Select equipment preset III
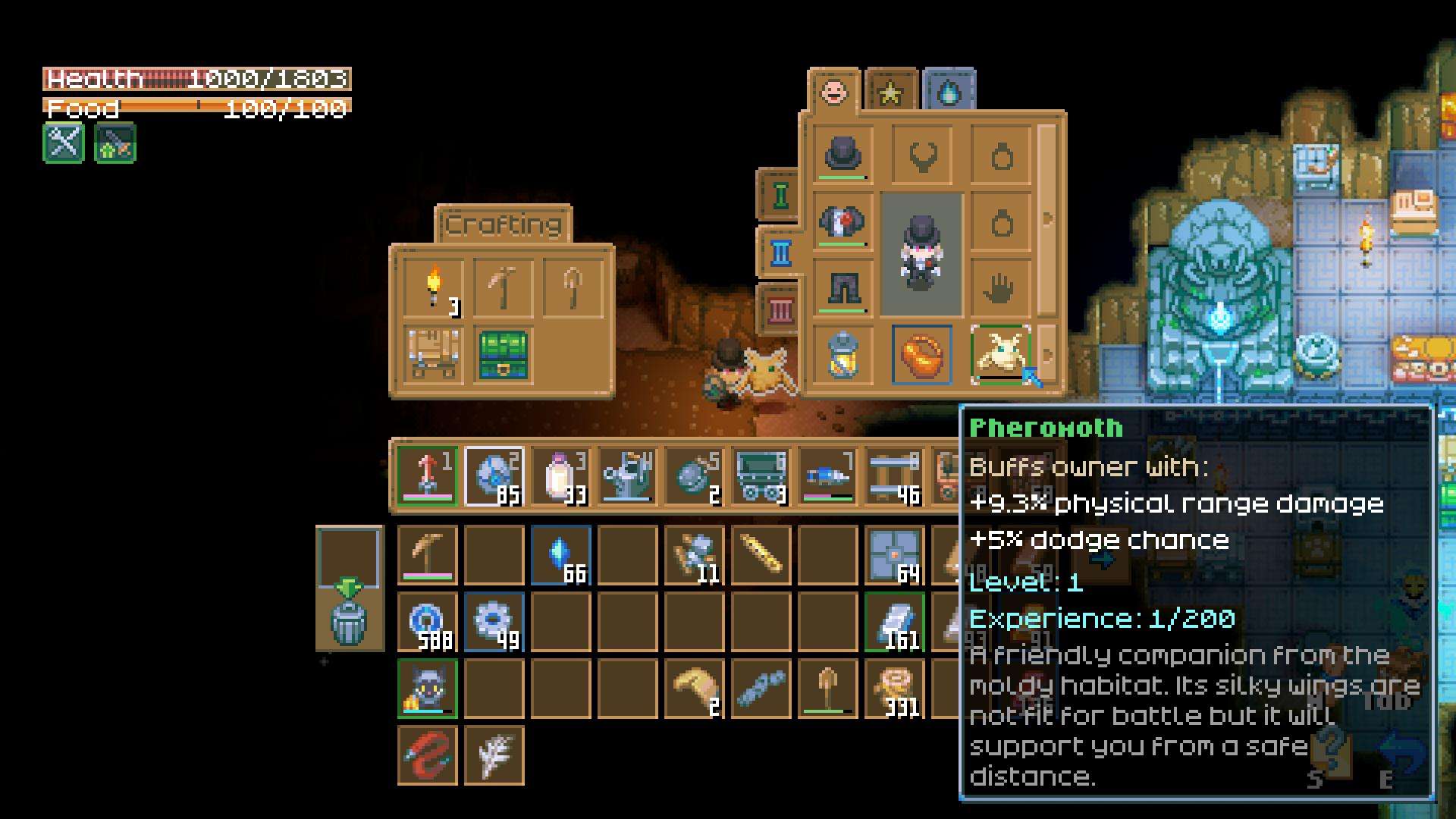The image size is (1456, 819). click(x=780, y=310)
